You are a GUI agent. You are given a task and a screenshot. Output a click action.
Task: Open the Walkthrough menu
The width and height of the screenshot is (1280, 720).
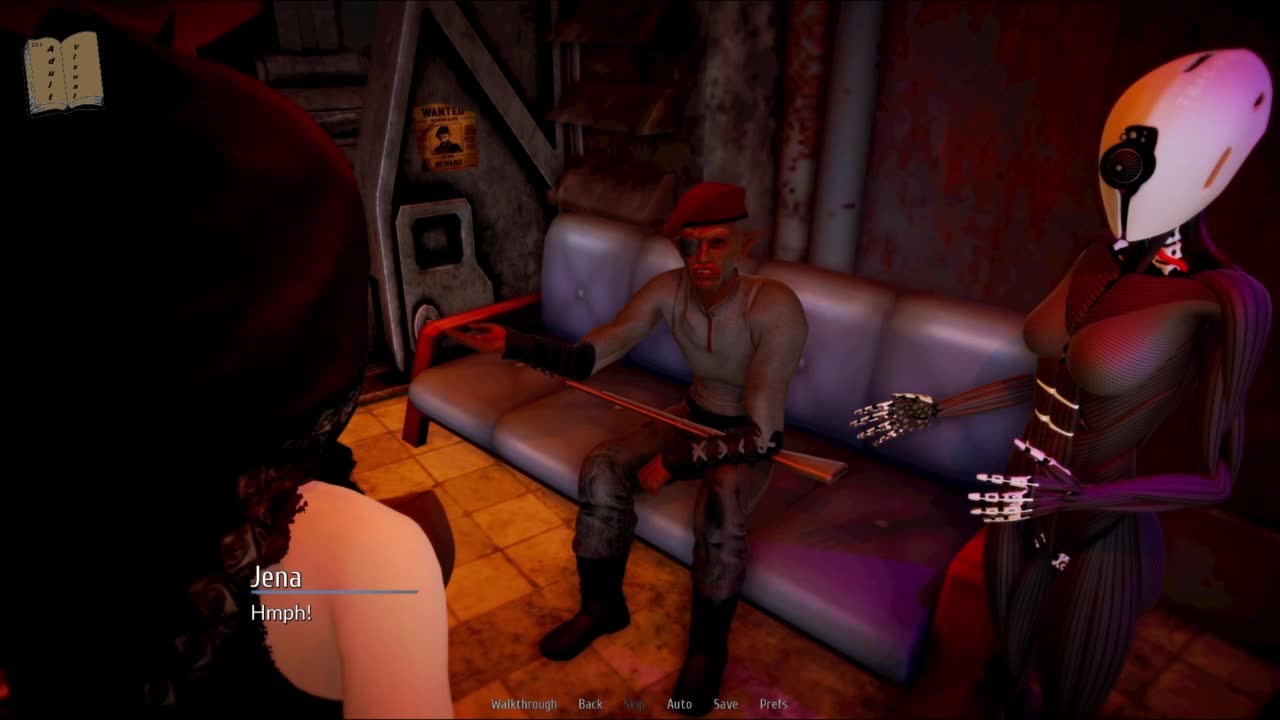pyautogui.click(x=523, y=704)
